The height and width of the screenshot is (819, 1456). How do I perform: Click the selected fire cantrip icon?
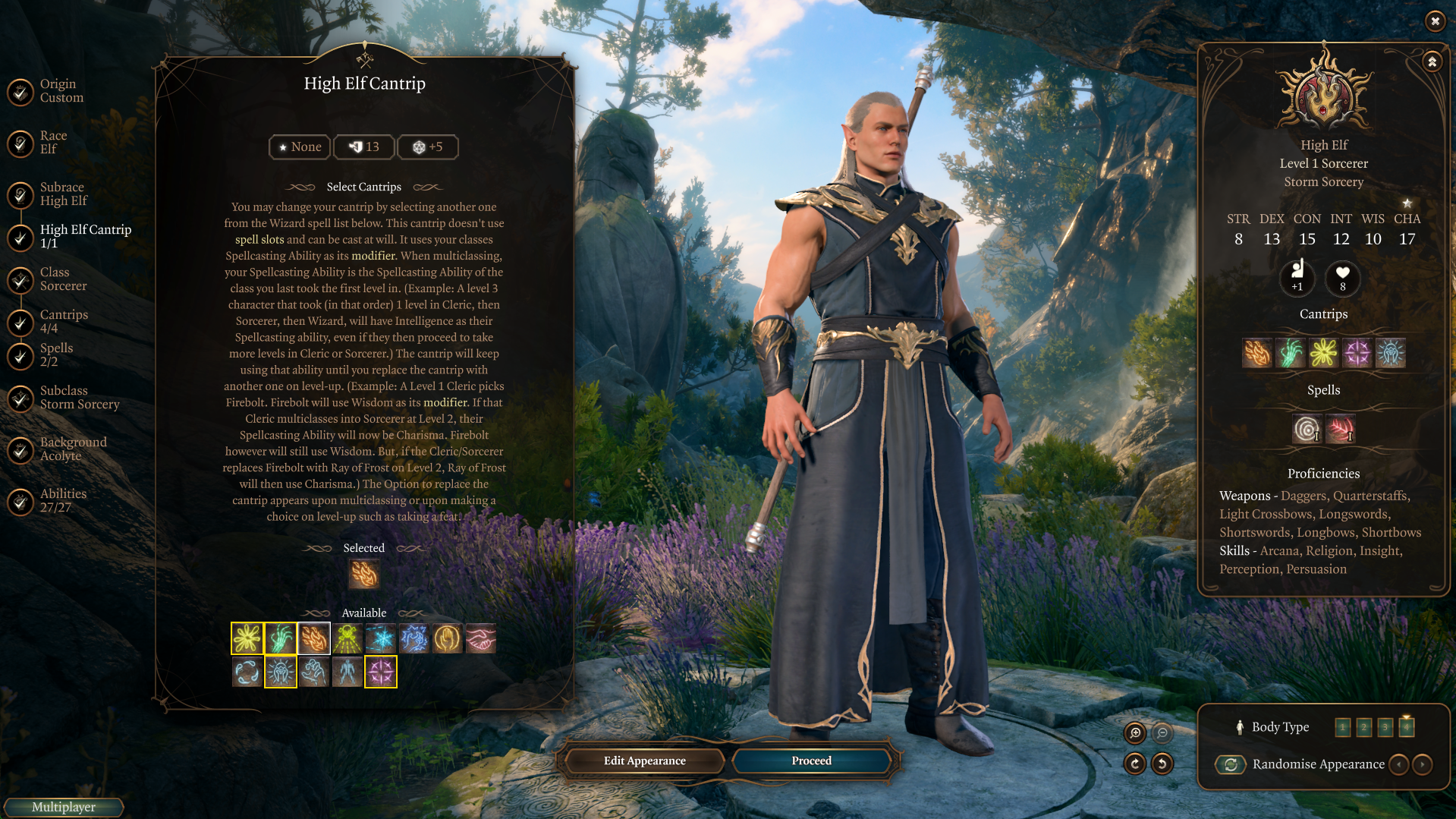tap(363, 575)
